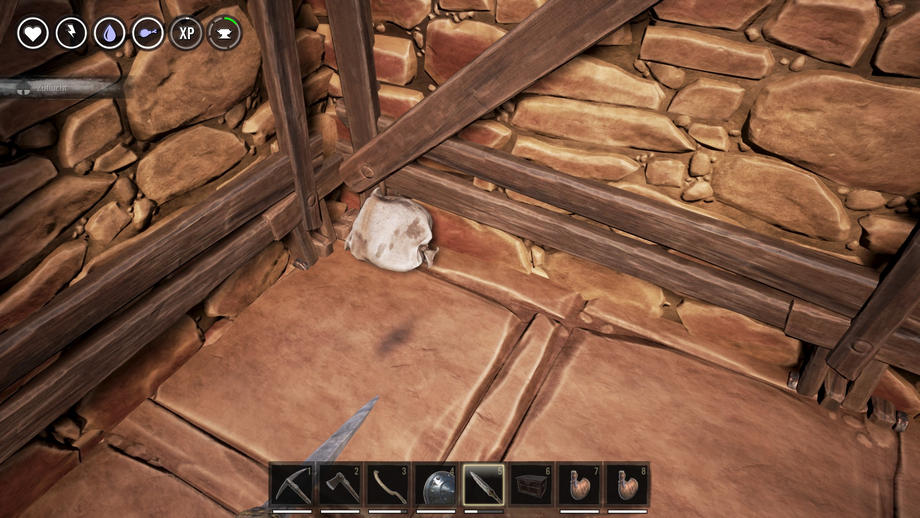The width and height of the screenshot is (920, 518).
Task: Open the anvil crafting progress icon
Action: pos(224,33)
